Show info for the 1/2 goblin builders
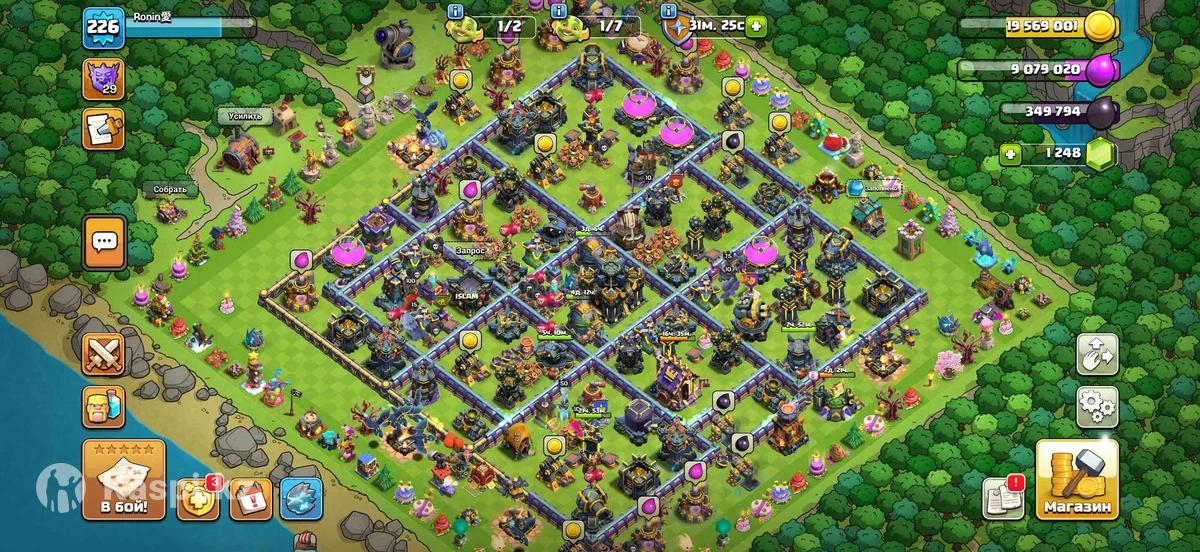Viewport: 1200px width, 552px height. coord(457,10)
